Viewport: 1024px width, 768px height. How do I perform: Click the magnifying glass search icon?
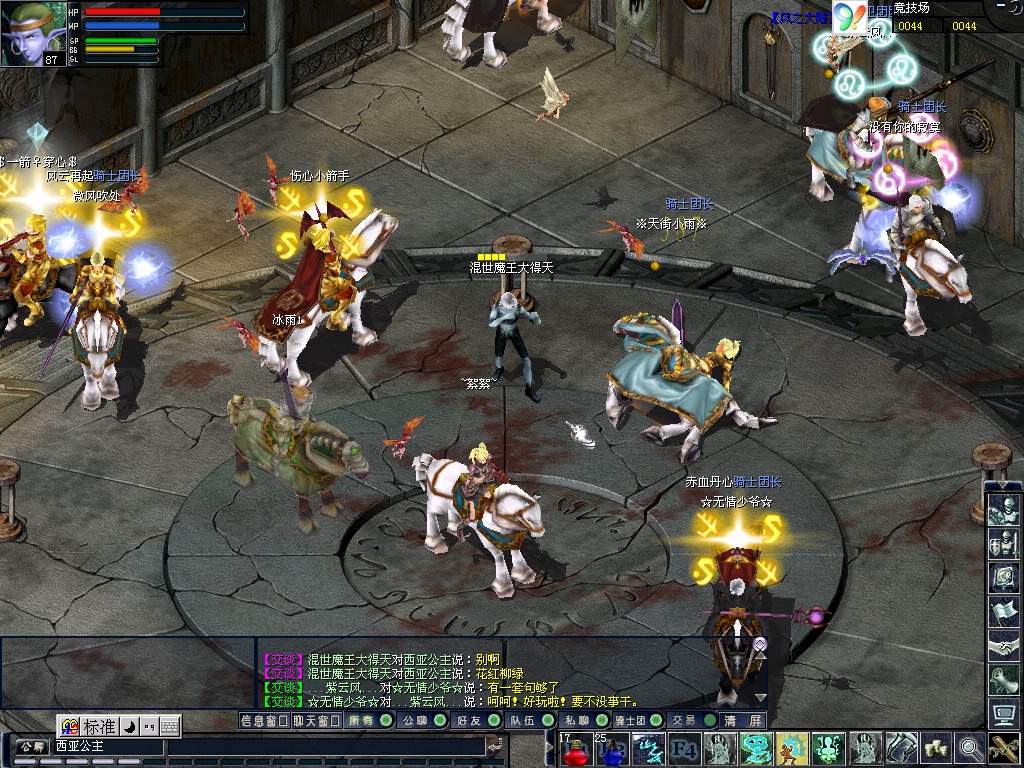coord(969,748)
